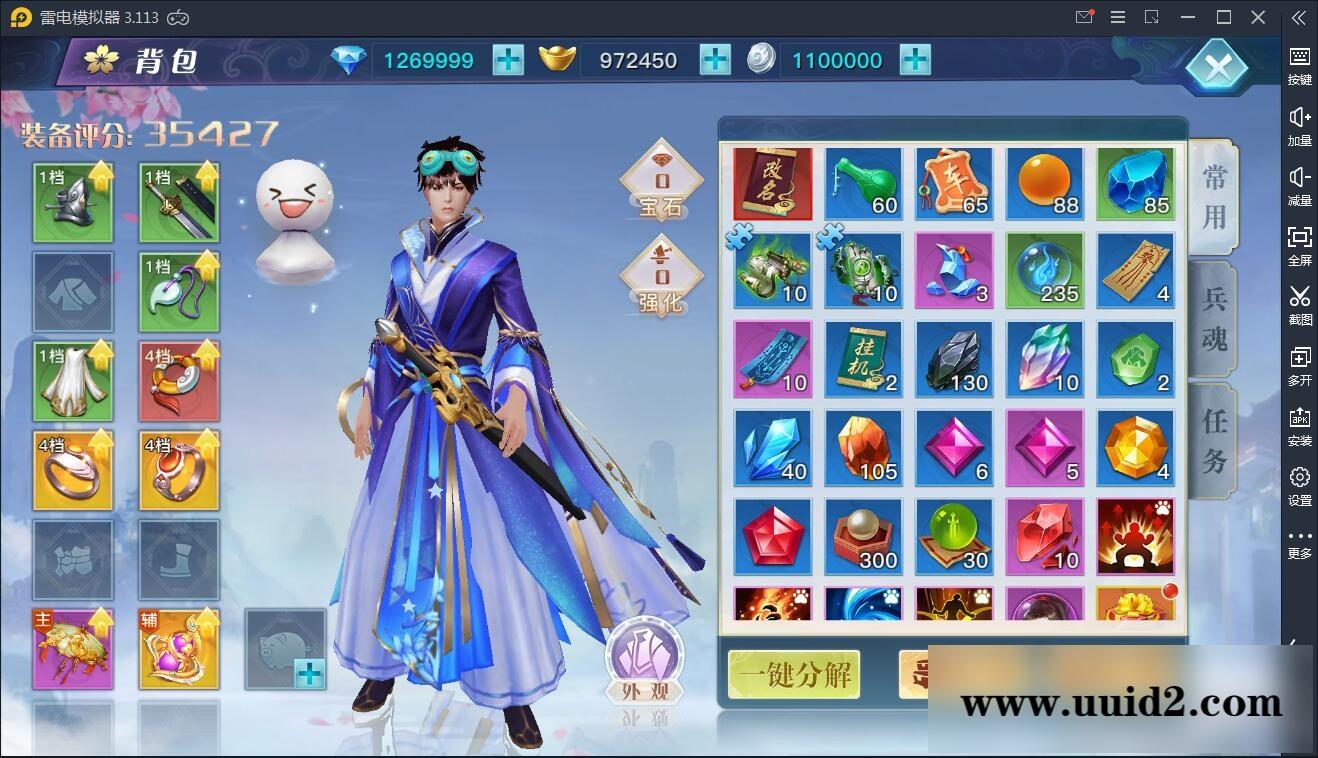This screenshot has height=758, width=1318.
Task: Select the 挂机 auto-hang book item
Action: [x=863, y=358]
